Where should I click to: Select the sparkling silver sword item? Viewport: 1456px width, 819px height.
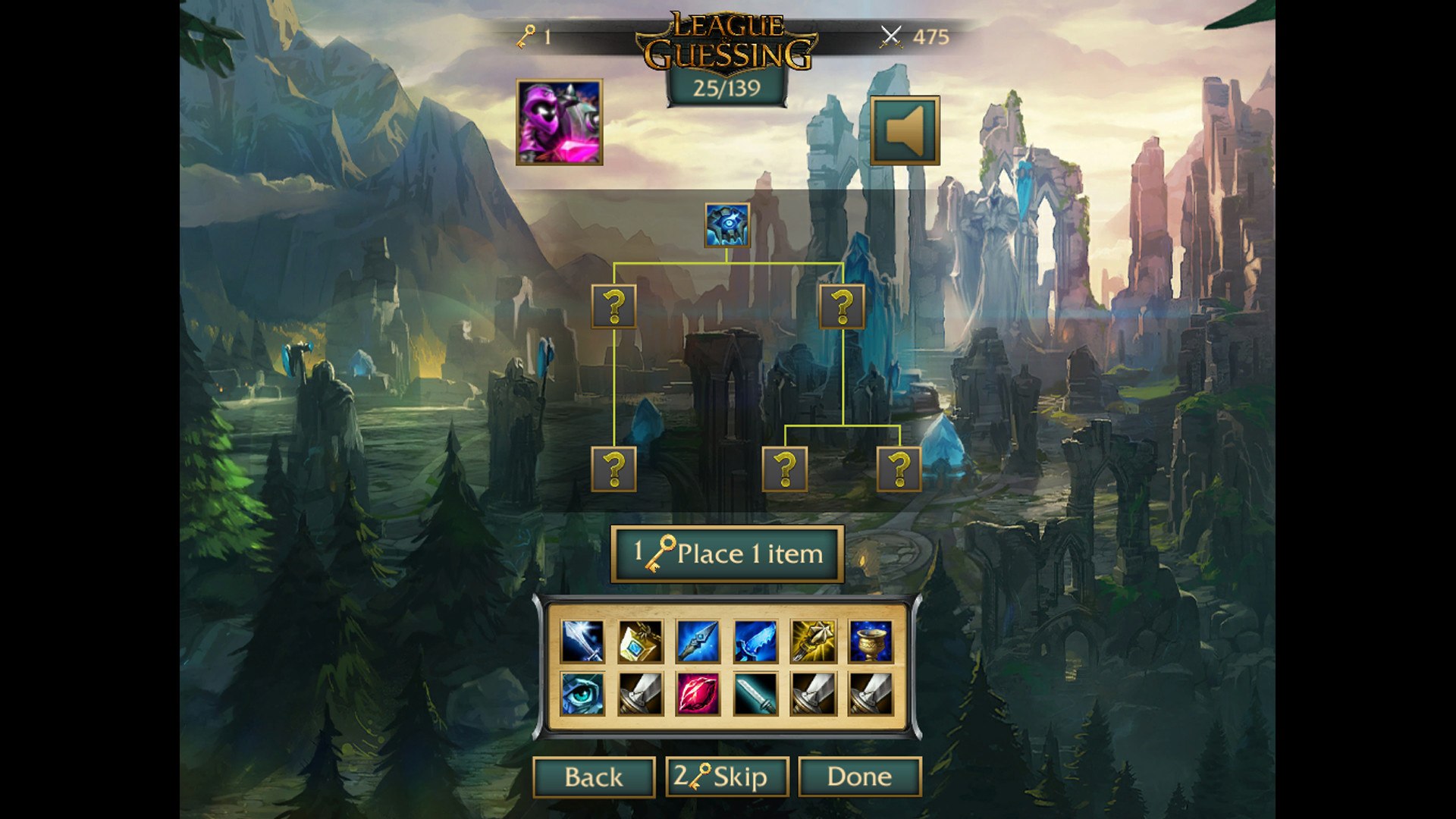tap(582, 642)
